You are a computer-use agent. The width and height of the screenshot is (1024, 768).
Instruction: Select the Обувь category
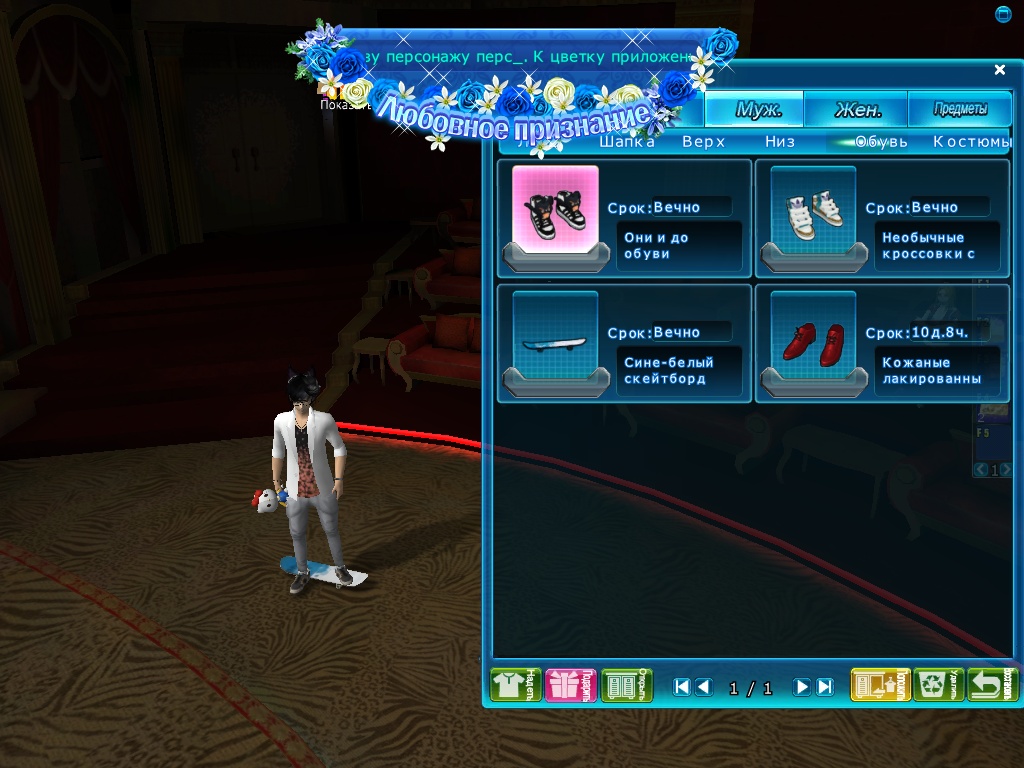pyautogui.click(x=881, y=142)
